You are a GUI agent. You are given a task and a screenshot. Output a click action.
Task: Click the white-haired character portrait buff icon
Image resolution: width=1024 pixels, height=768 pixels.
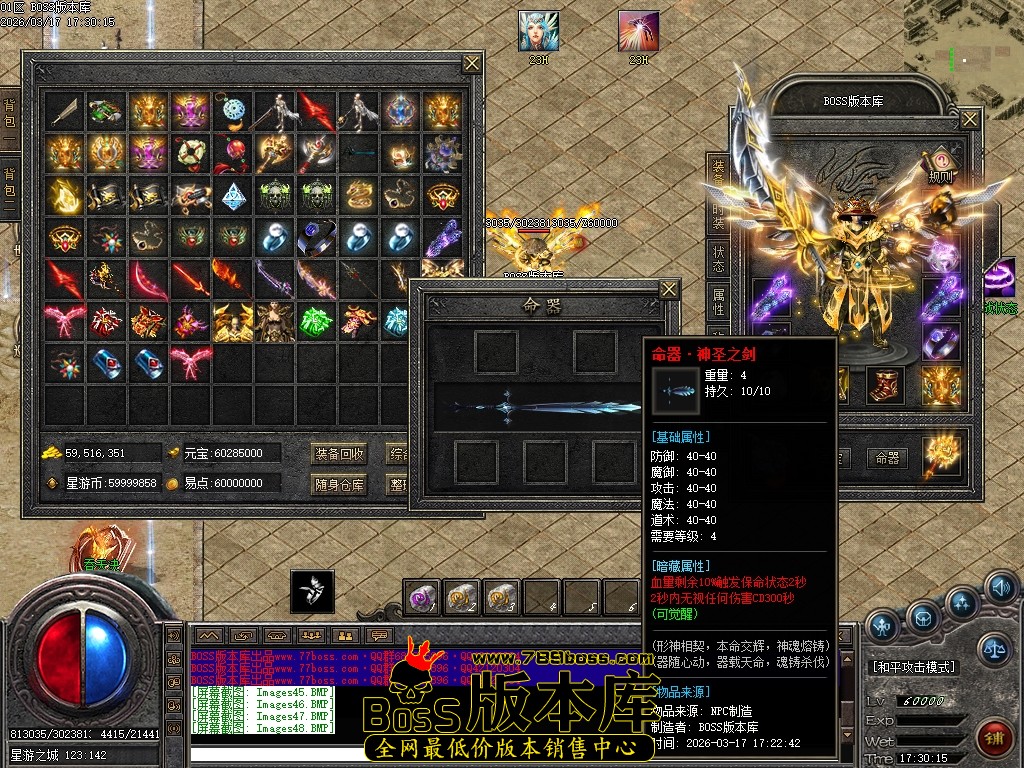(x=538, y=32)
